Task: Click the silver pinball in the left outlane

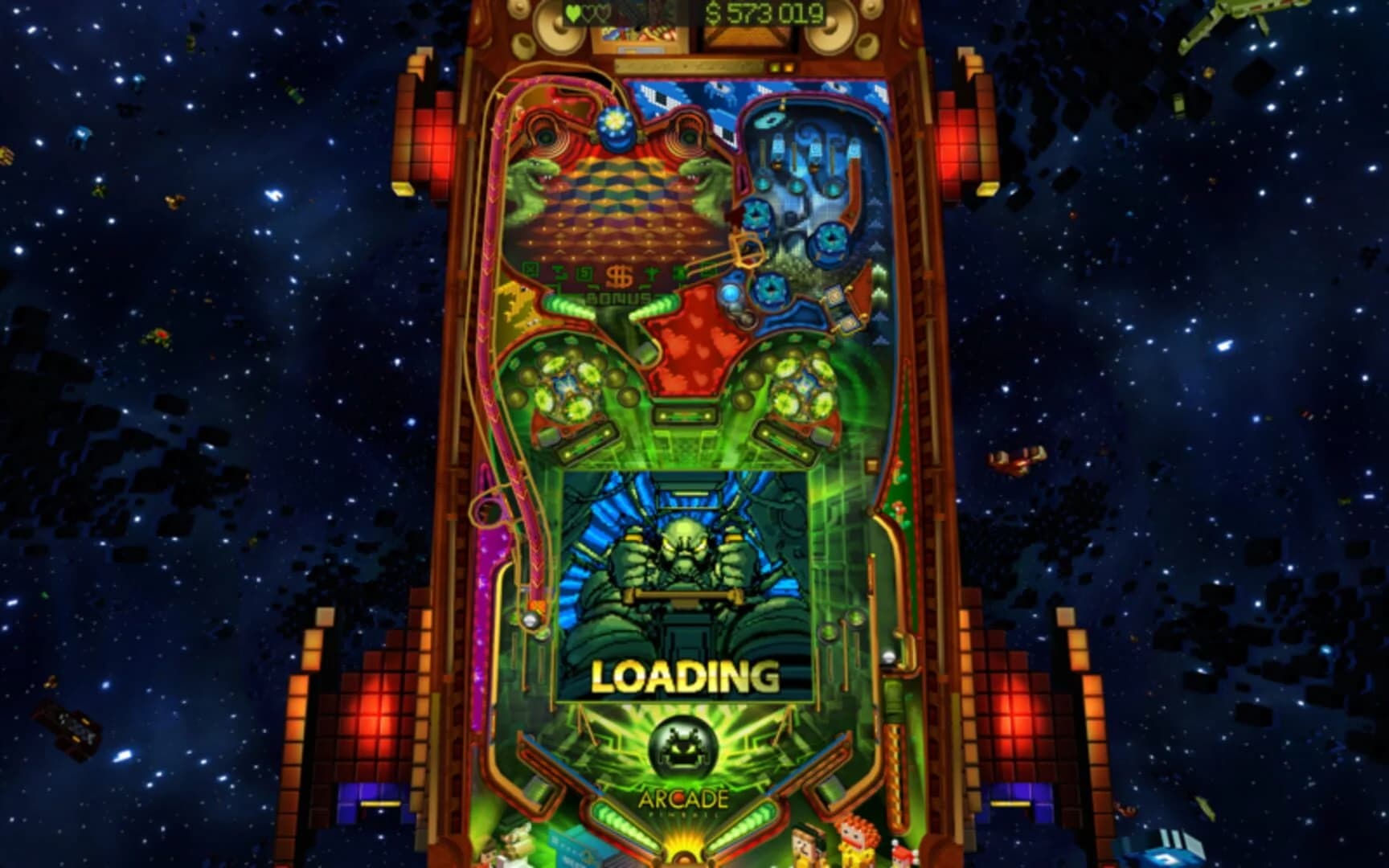Action: coord(531,619)
